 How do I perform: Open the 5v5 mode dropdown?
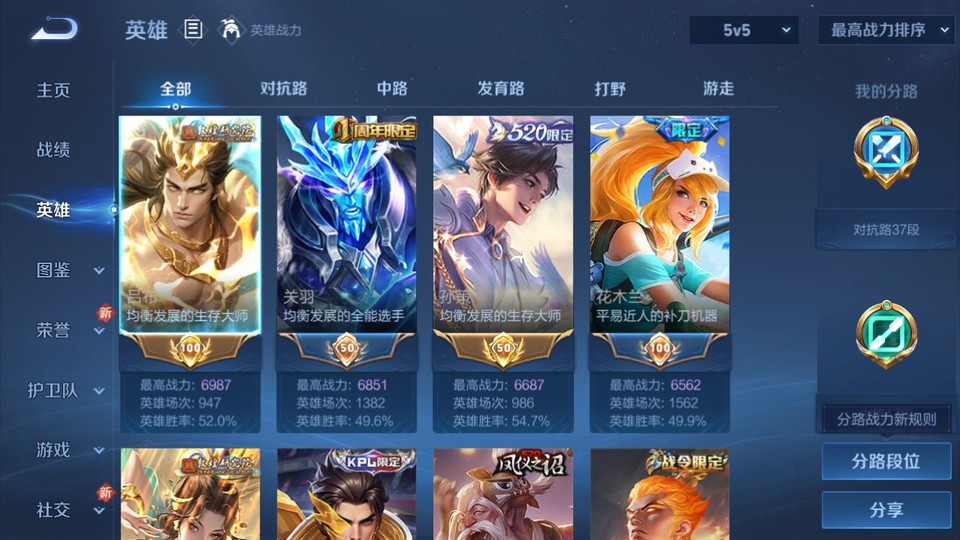[x=743, y=30]
